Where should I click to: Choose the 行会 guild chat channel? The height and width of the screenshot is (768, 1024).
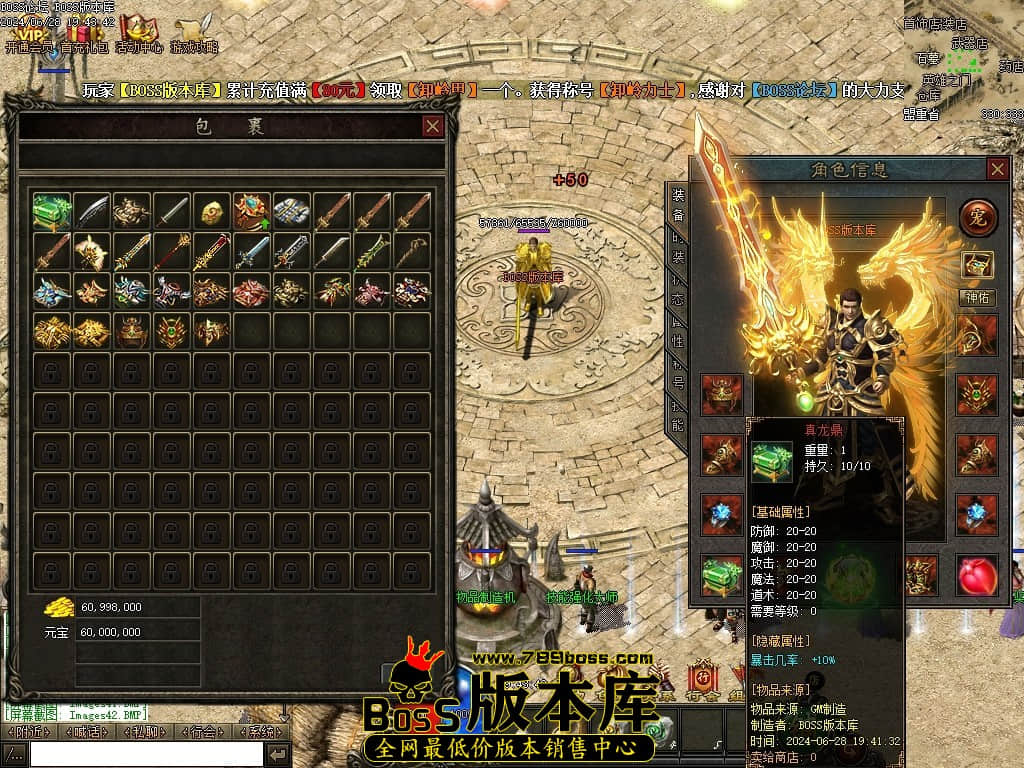point(201,732)
